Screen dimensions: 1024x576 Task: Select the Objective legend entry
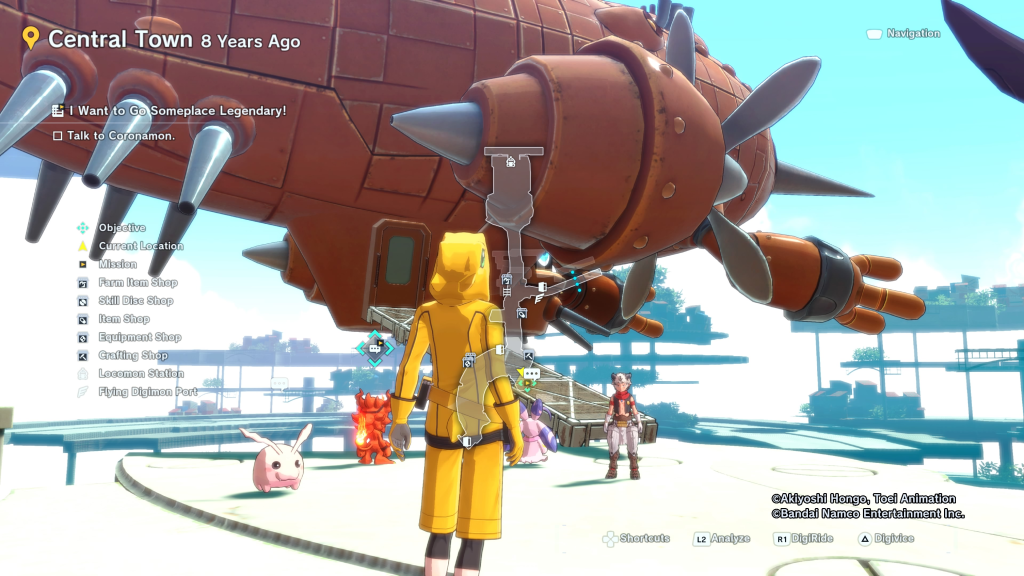click(x=121, y=228)
